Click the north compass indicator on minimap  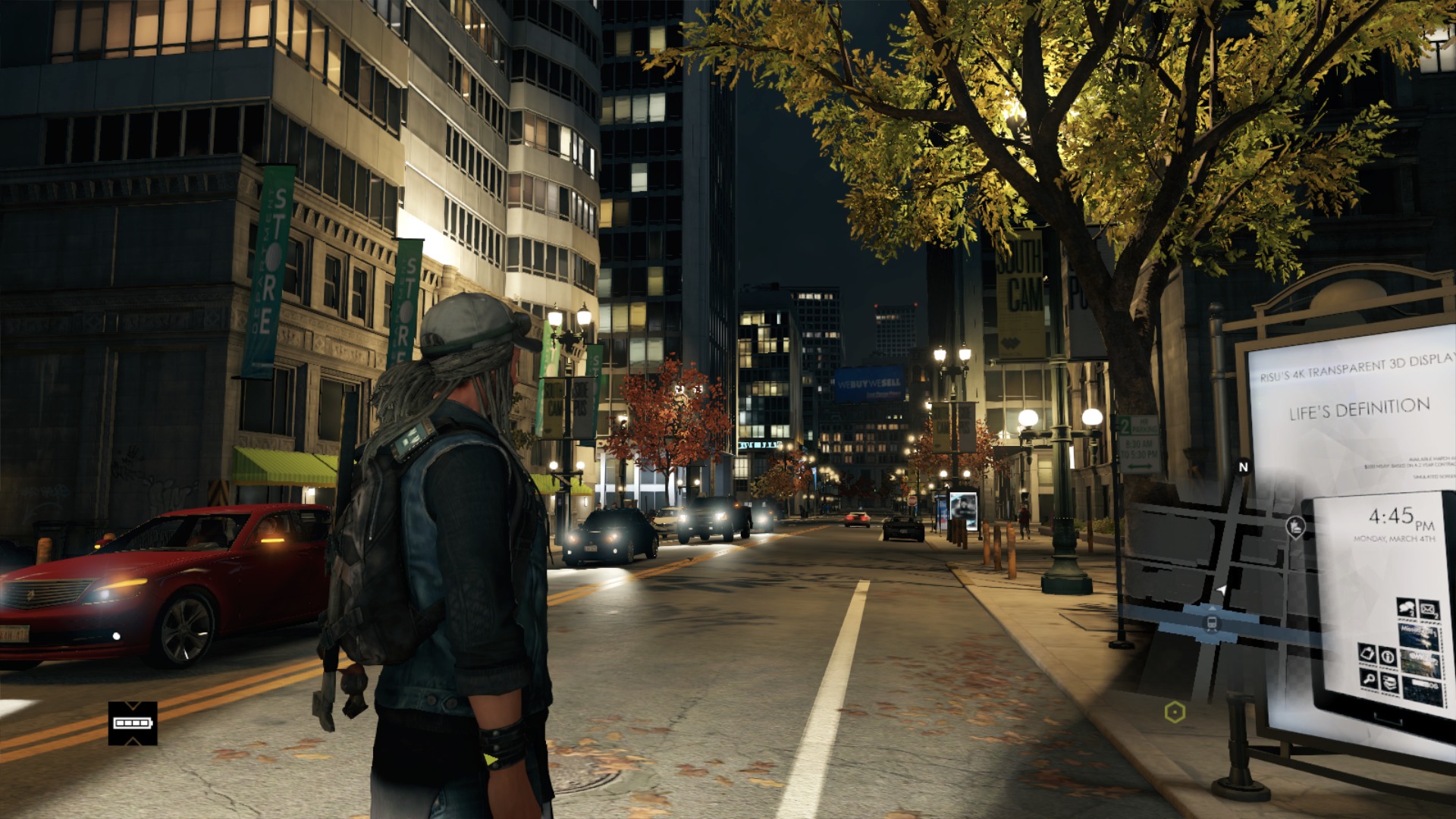click(1243, 467)
